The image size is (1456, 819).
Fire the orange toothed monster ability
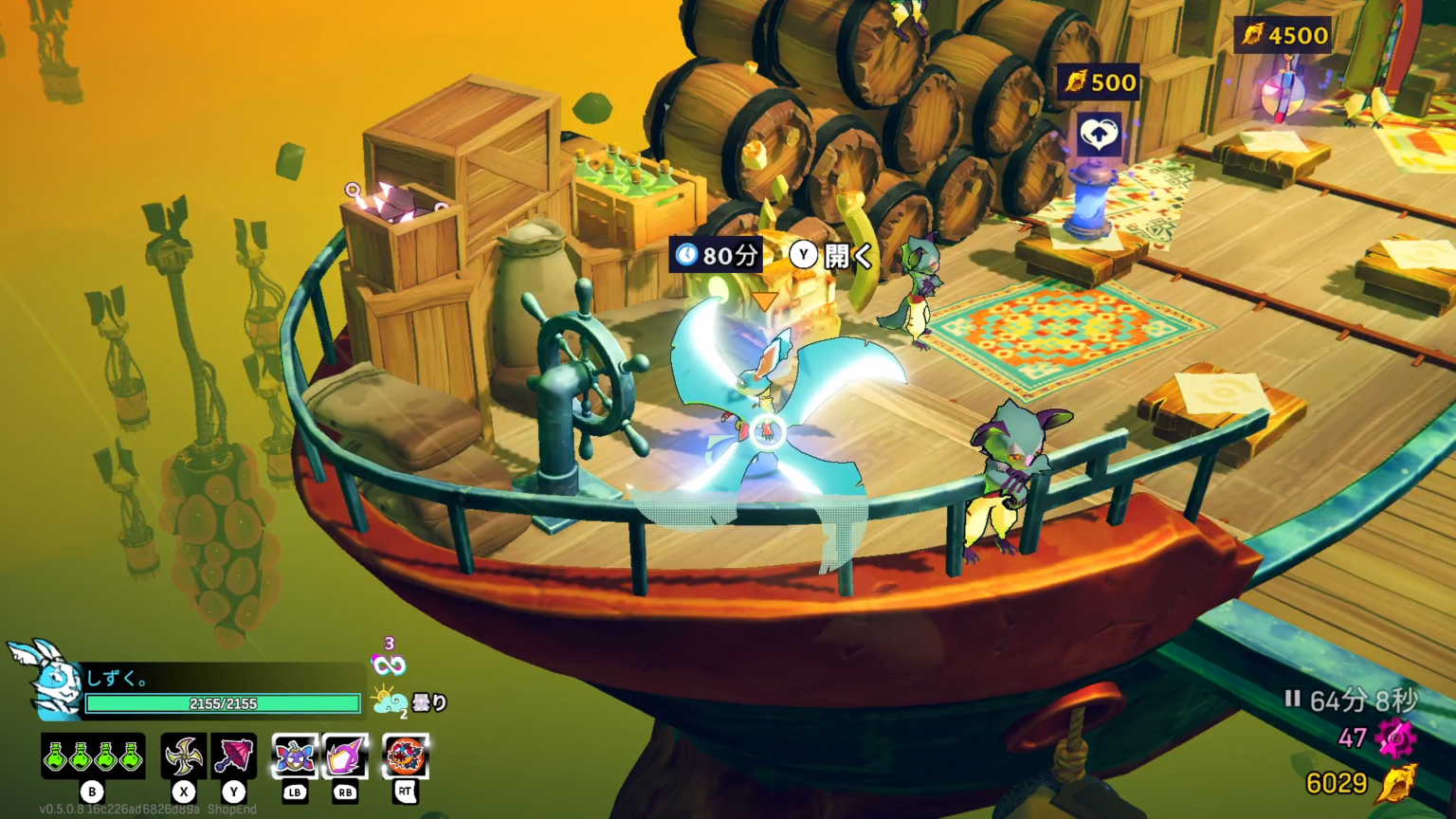pos(406,756)
